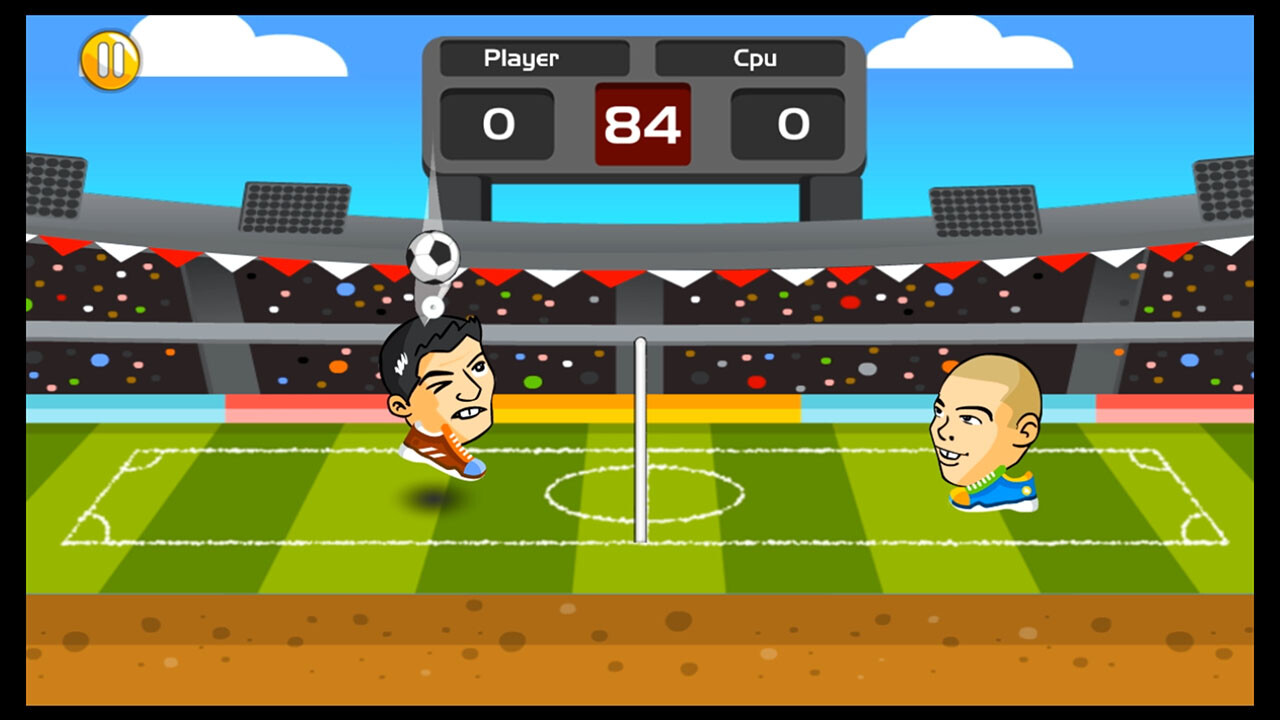The height and width of the screenshot is (720, 1280).
Task: Click the soccer ball in the air
Action: [434, 256]
